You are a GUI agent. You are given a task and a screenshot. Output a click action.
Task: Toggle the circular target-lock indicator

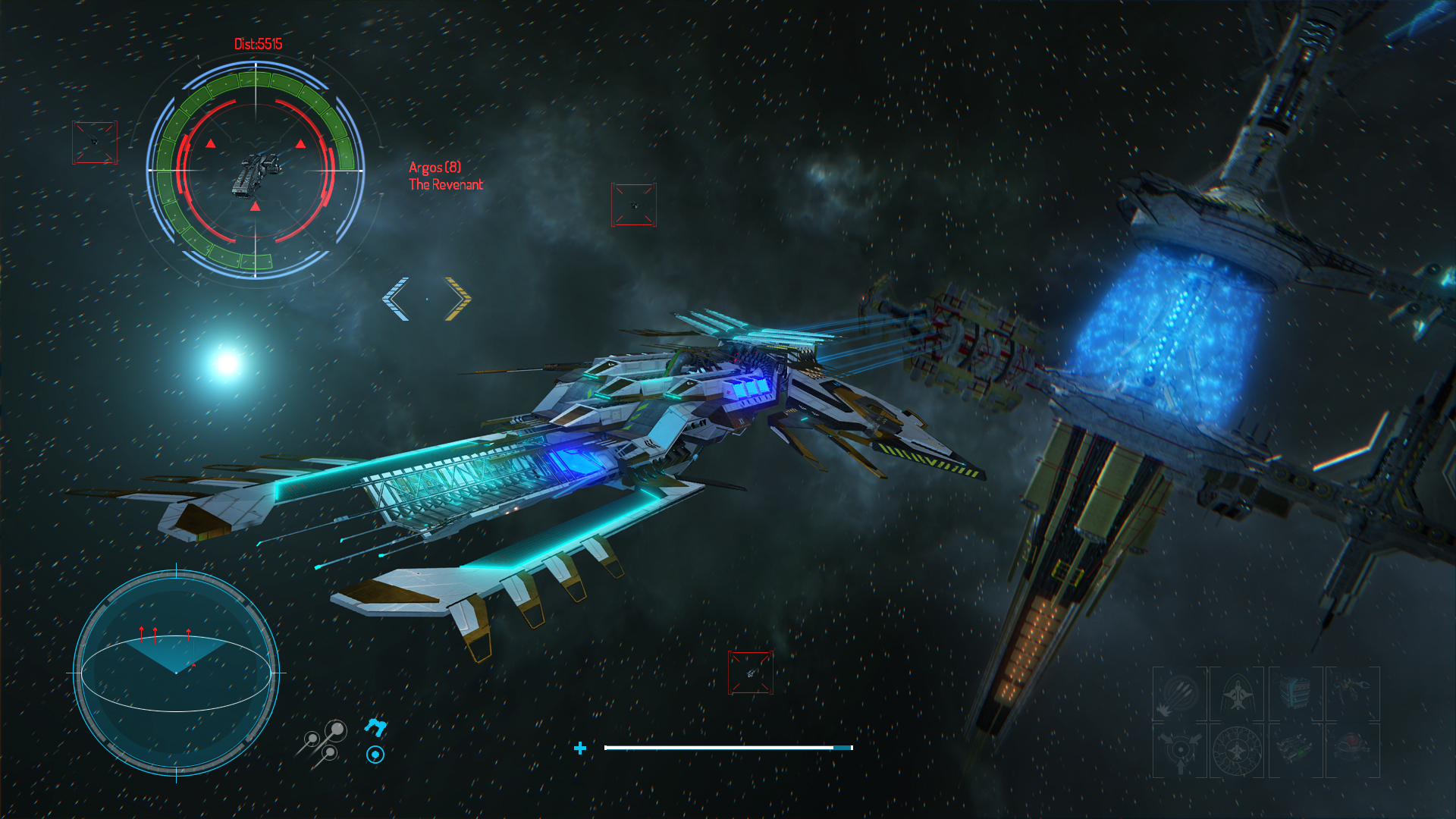375,755
